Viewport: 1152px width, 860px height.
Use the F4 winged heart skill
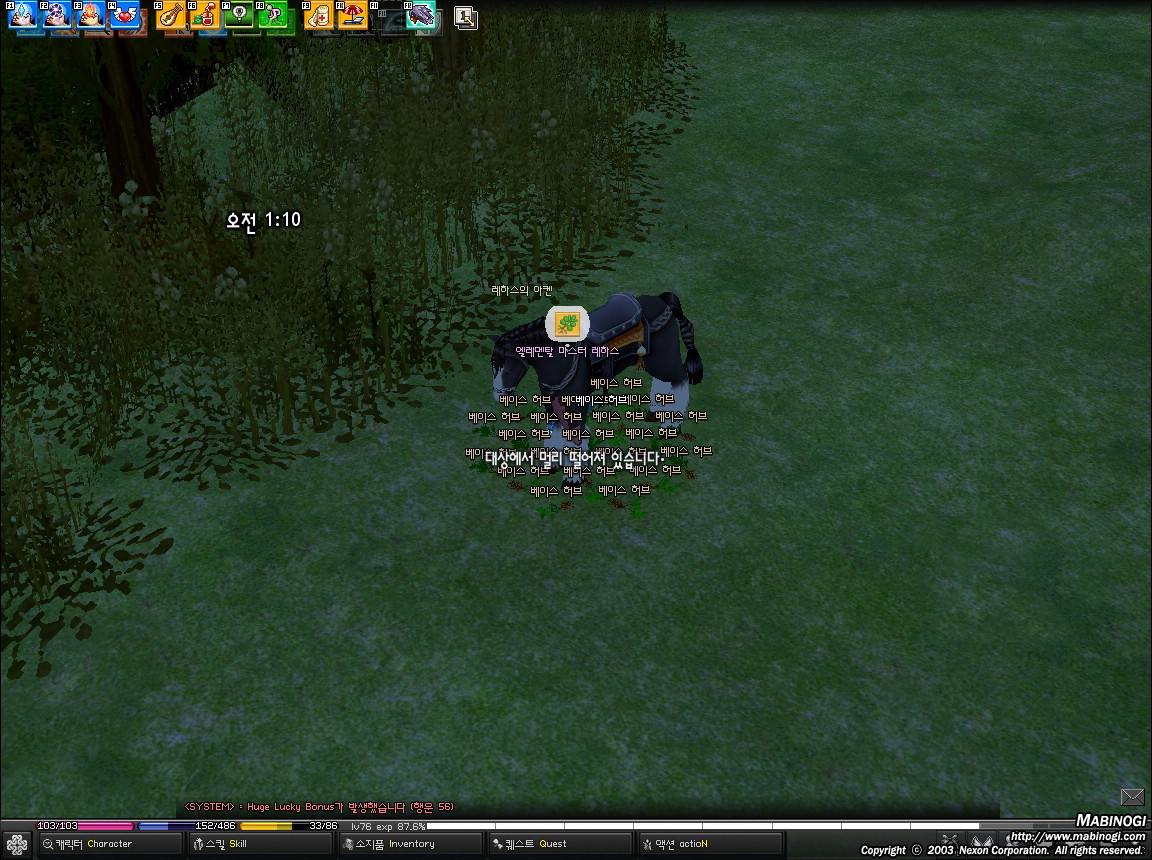124,15
